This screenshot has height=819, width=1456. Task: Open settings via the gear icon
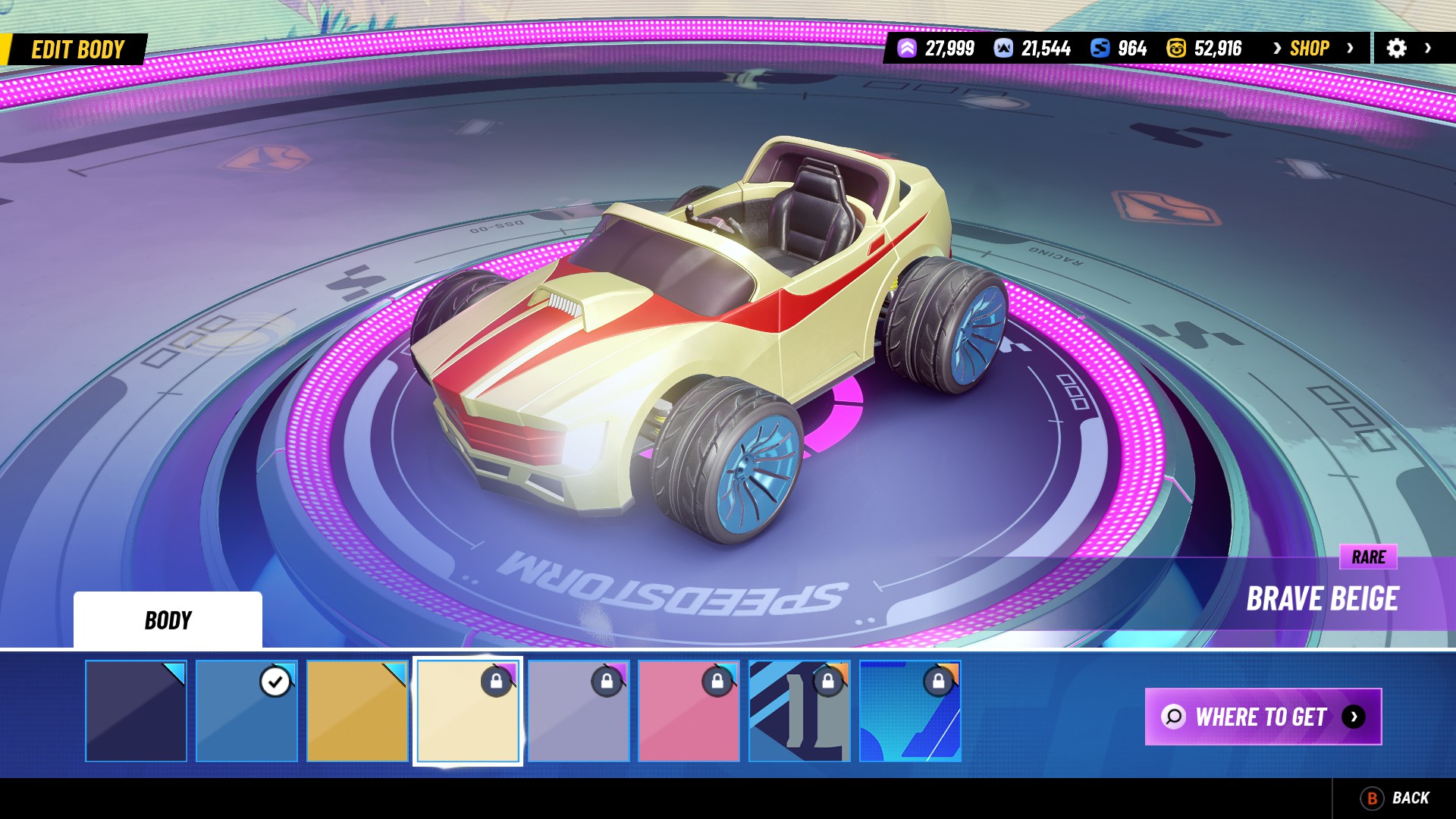pyautogui.click(x=1397, y=49)
